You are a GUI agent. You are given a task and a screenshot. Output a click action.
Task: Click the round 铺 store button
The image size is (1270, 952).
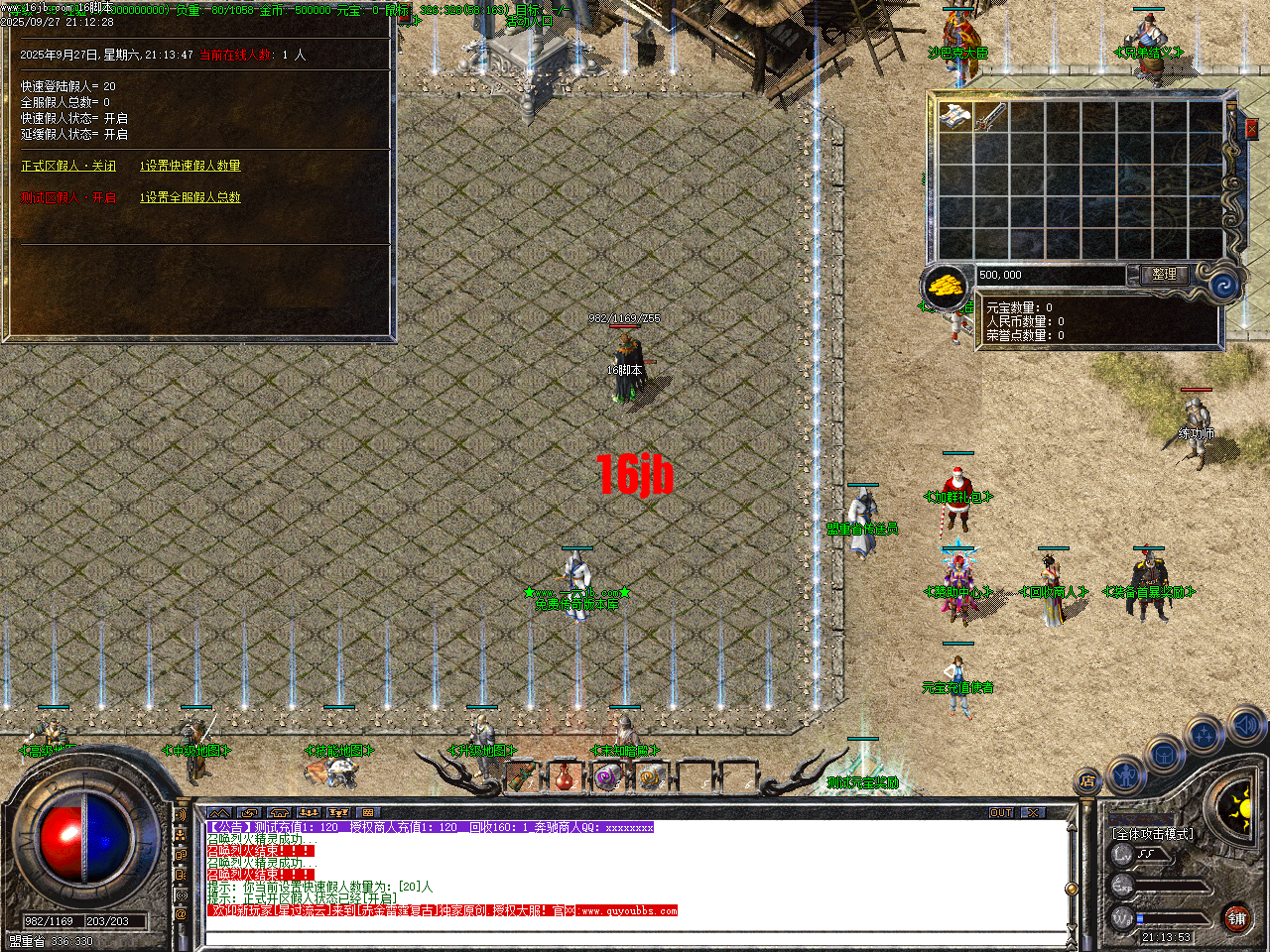point(1236,918)
